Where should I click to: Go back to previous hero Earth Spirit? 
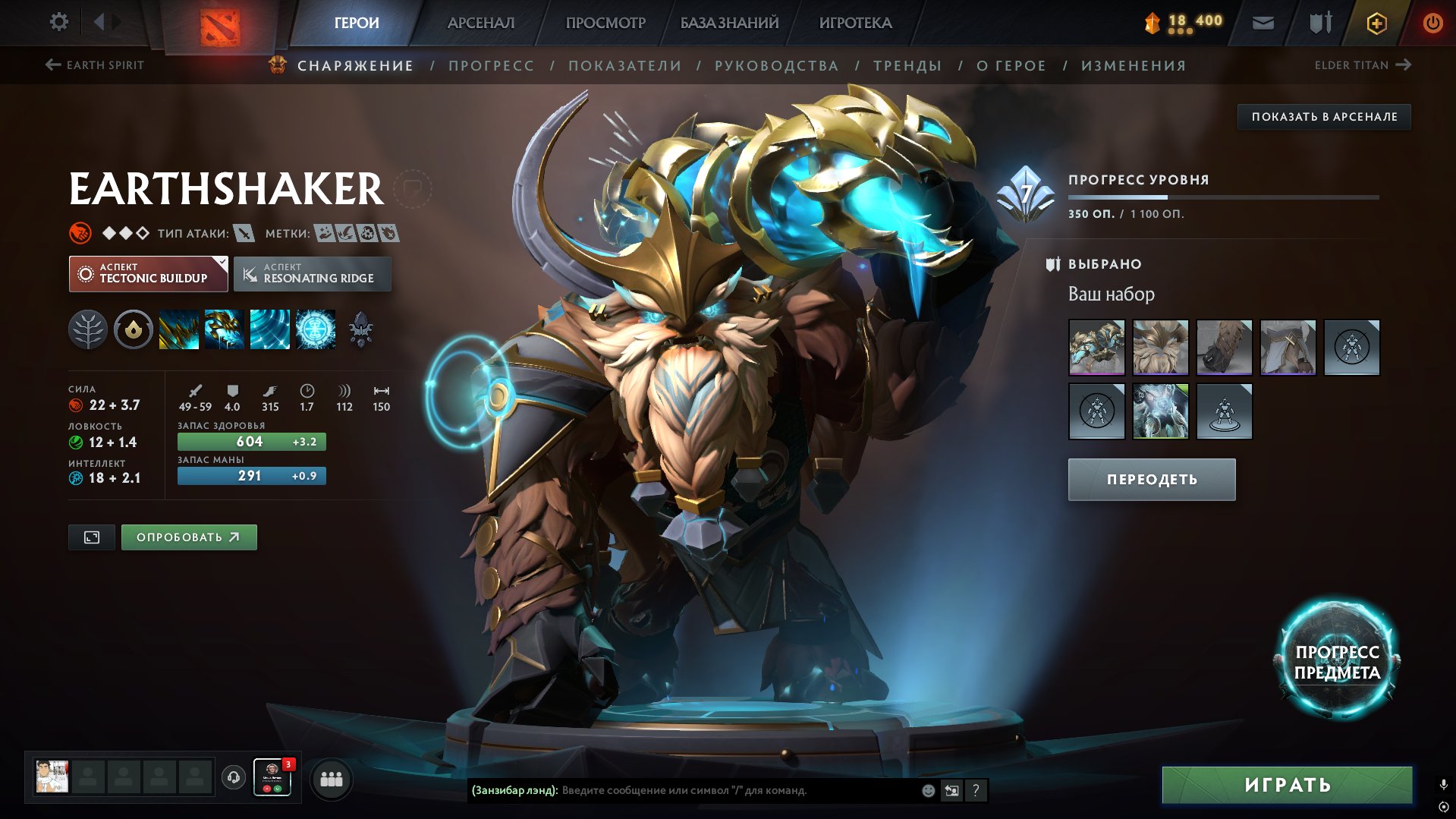(x=95, y=65)
